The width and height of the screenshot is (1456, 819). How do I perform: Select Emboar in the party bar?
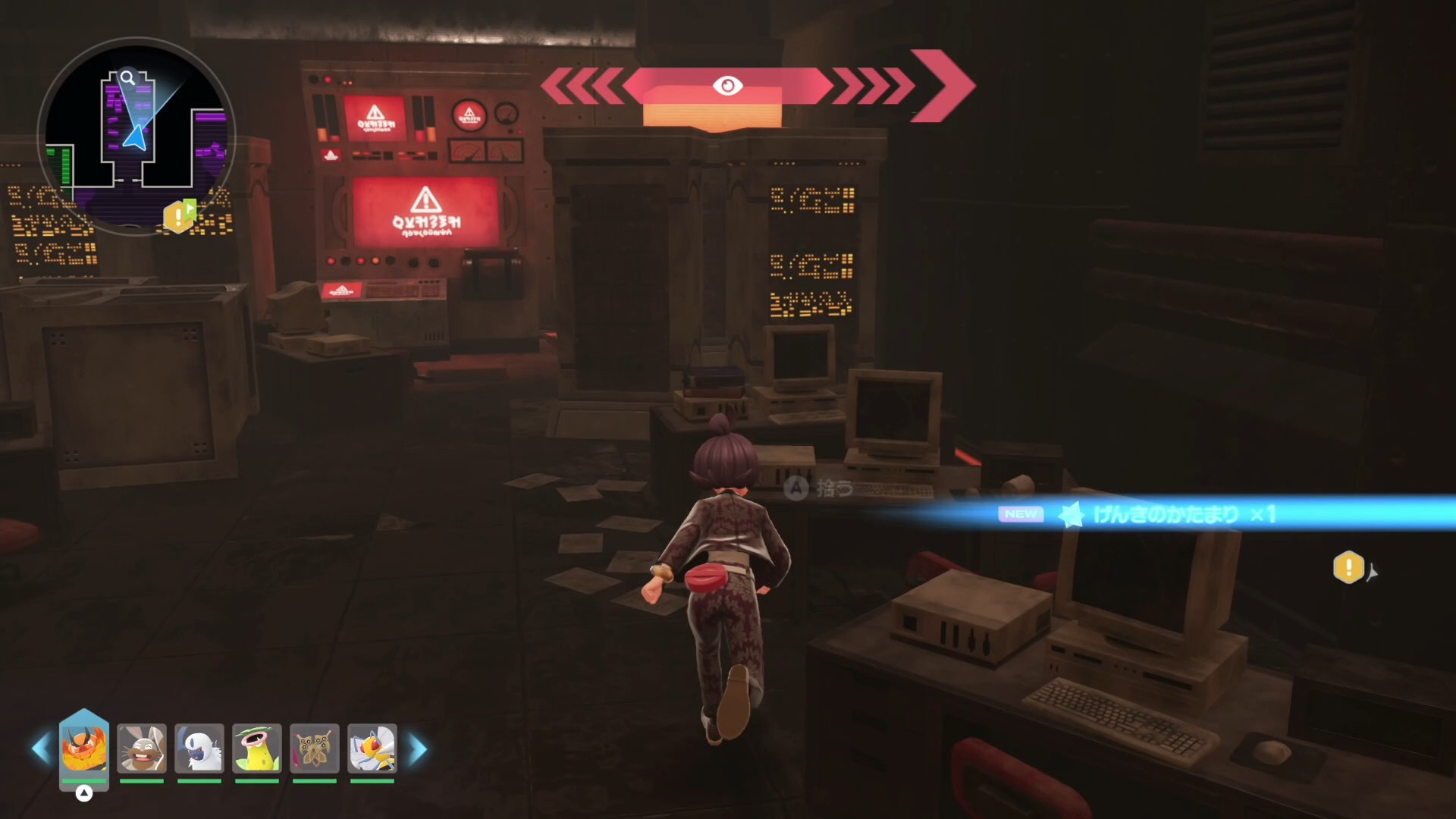(84, 747)
